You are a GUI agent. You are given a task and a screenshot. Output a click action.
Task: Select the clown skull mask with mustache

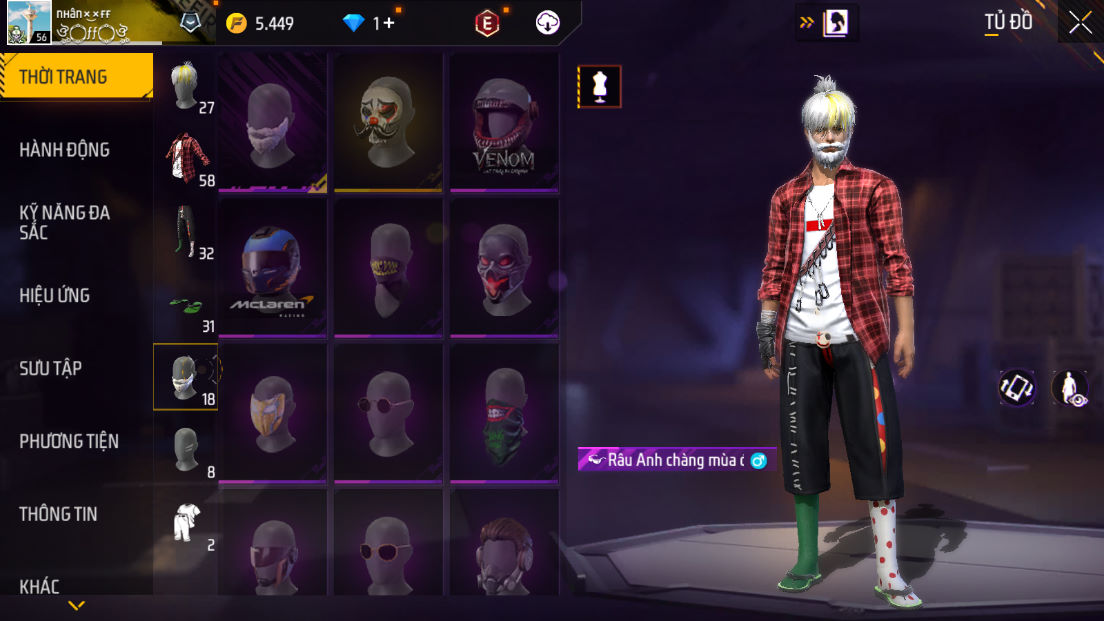point(388,122)
